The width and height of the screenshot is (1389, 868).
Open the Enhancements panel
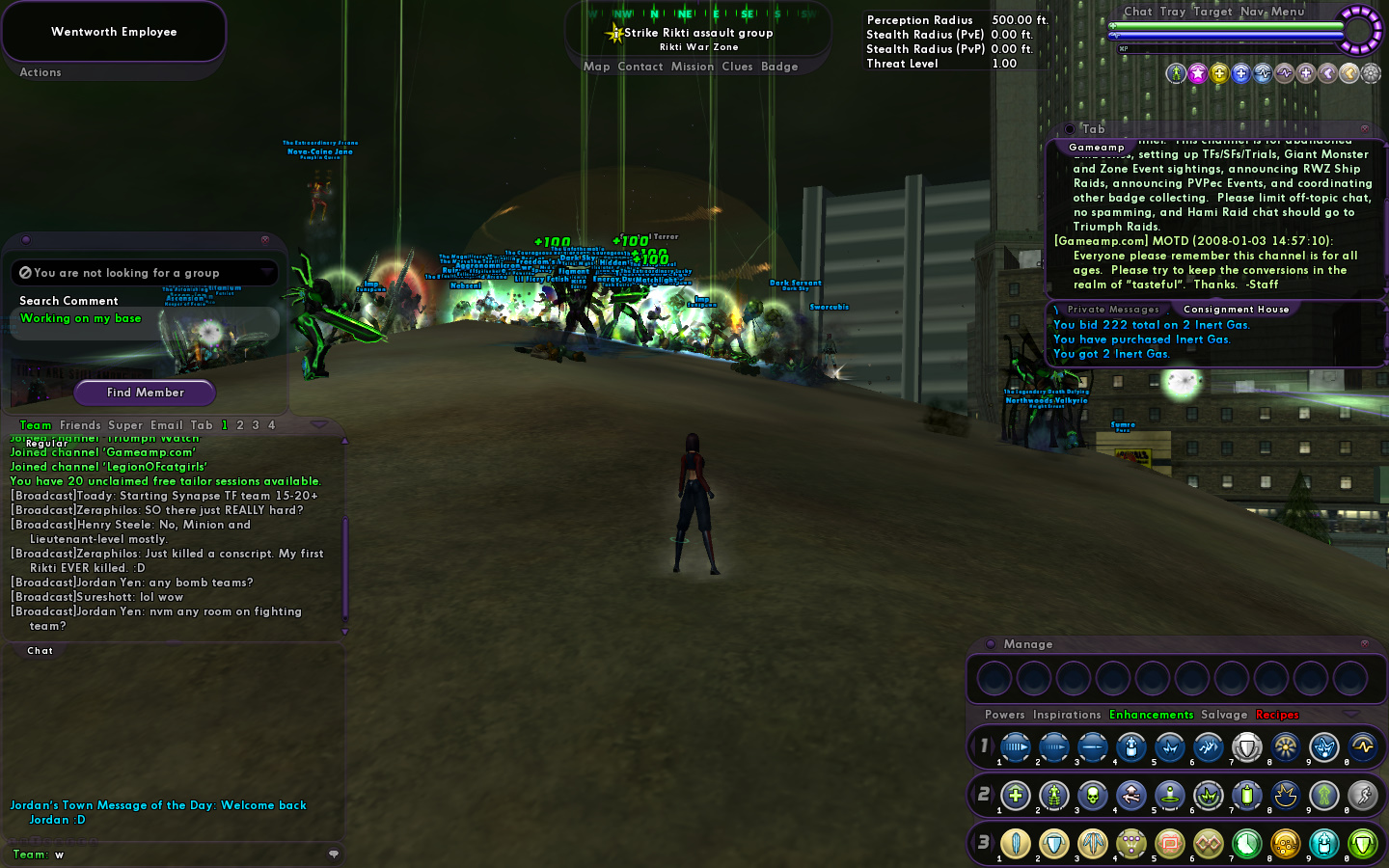click(1151, 715)
